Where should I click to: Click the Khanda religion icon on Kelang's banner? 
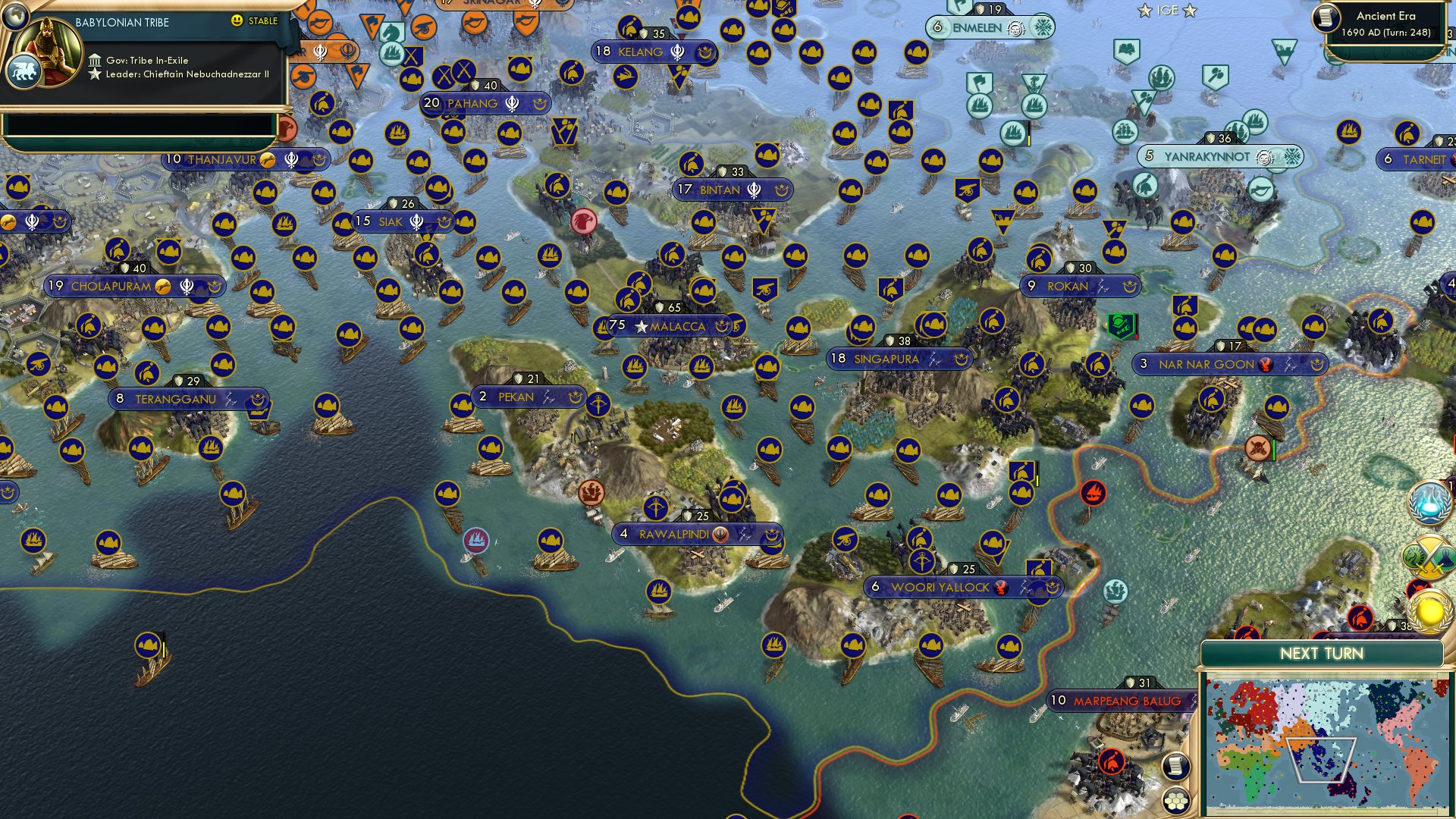[677, 52]
